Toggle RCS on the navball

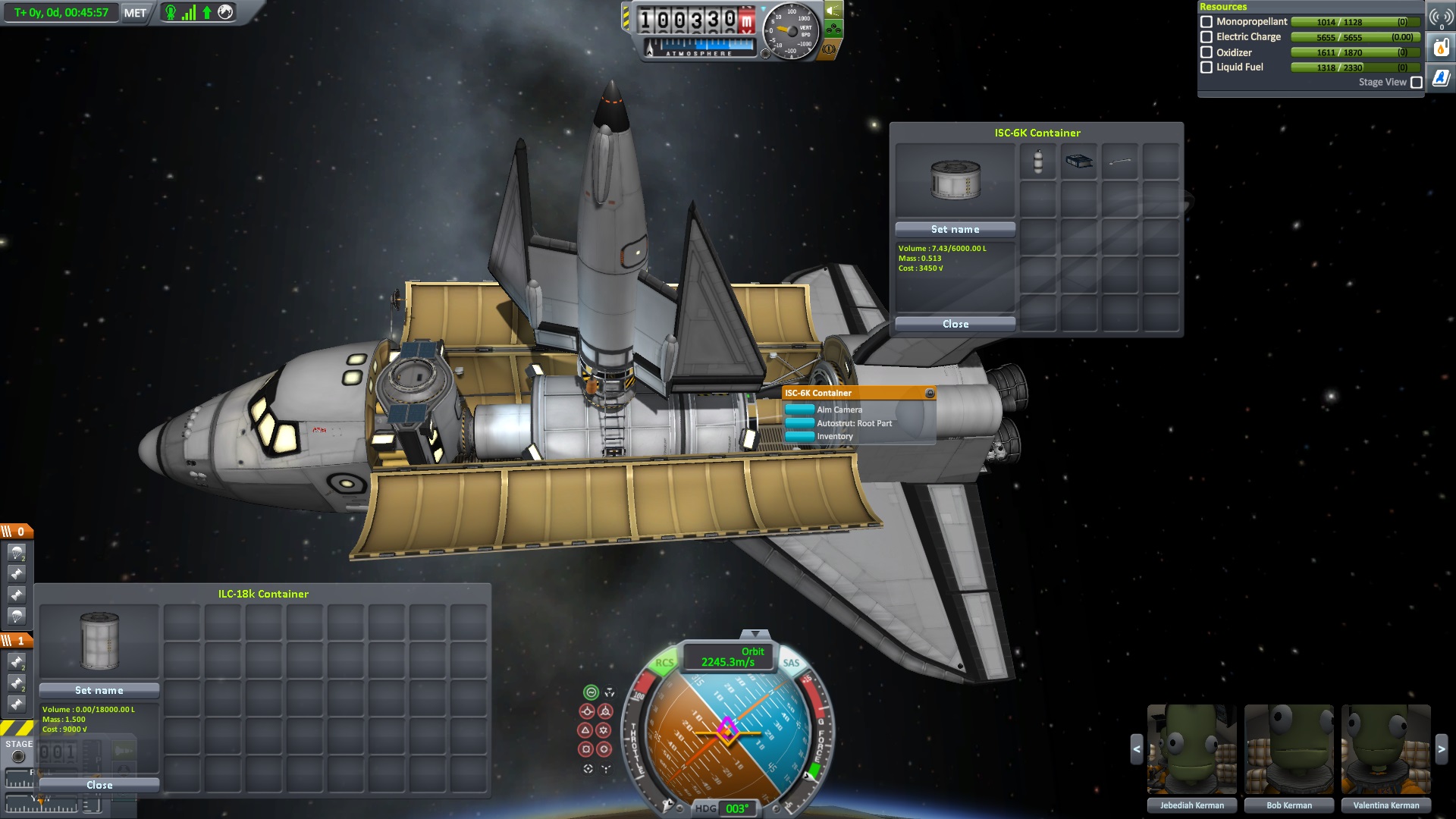(664, 663)
